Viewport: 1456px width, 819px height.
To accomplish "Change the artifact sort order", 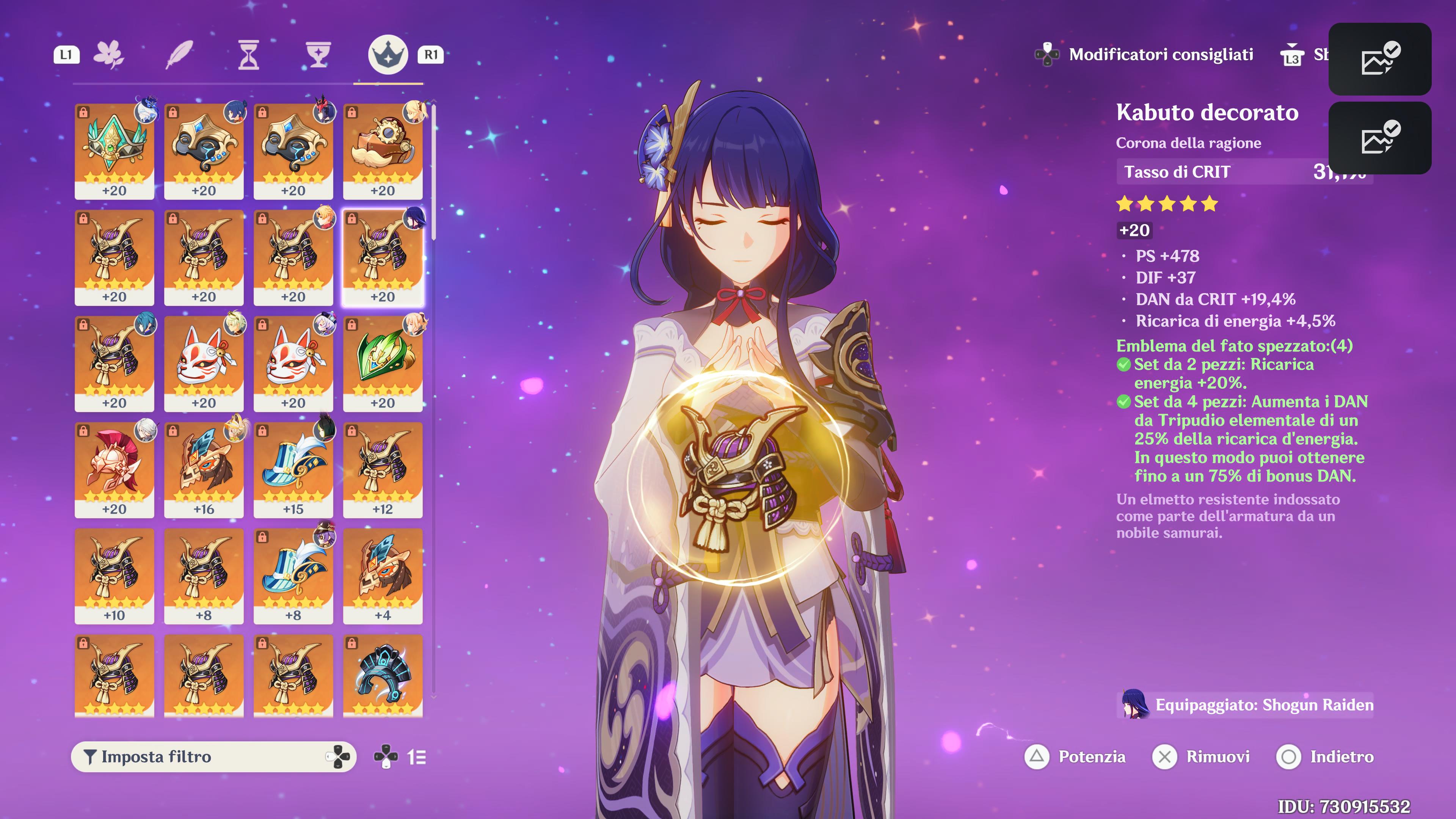I will pyautogui.click(x=417, y=757).
